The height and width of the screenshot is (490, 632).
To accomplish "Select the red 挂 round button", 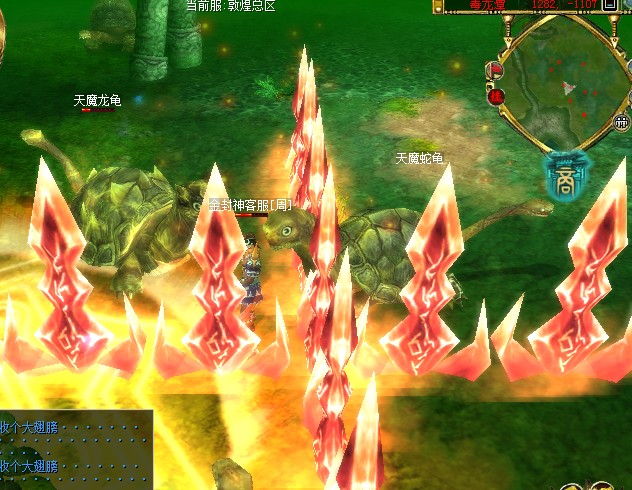I will tap(496, 97).
